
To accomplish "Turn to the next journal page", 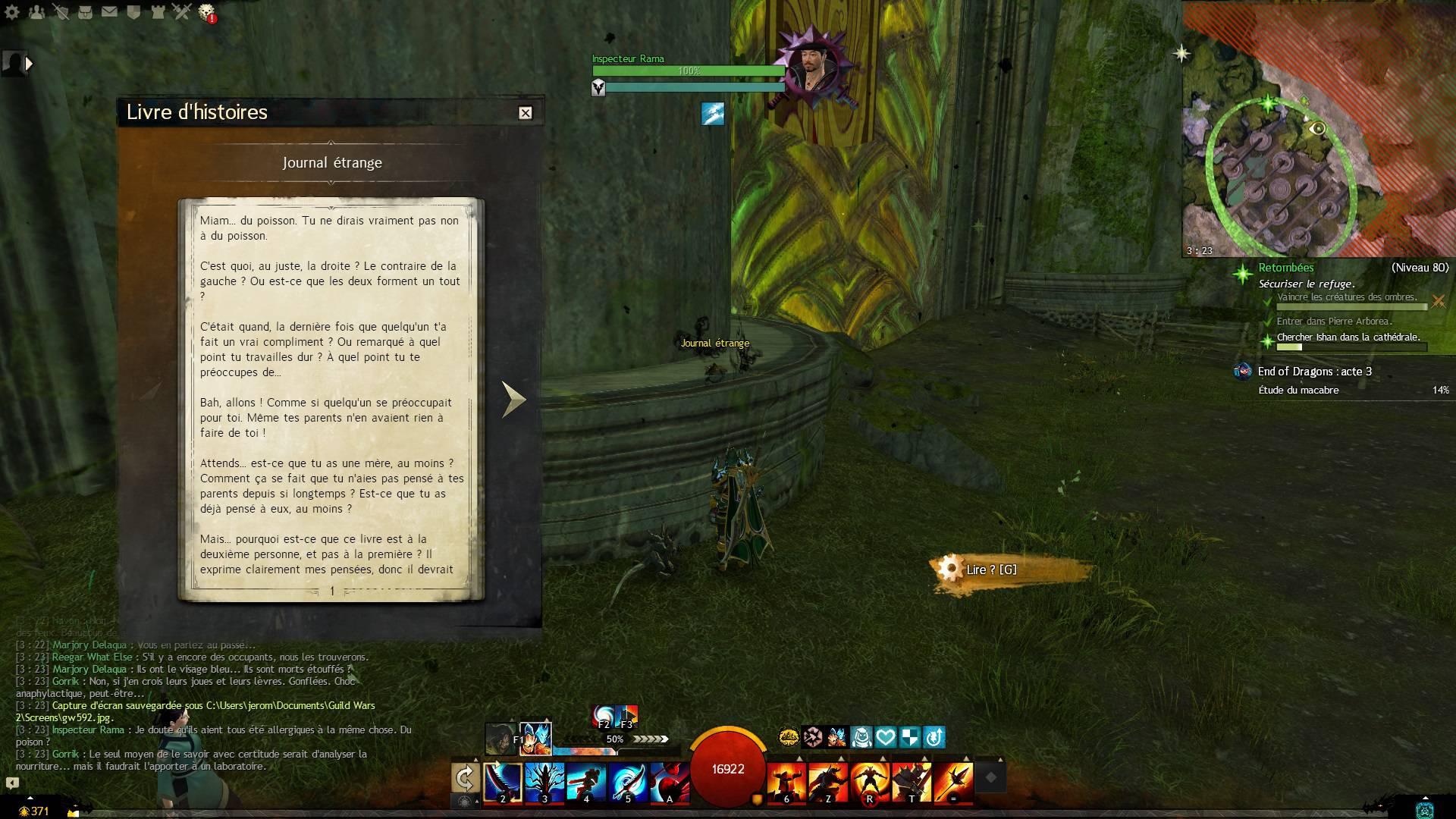I will pyautogui.click(x=513, y=399).
